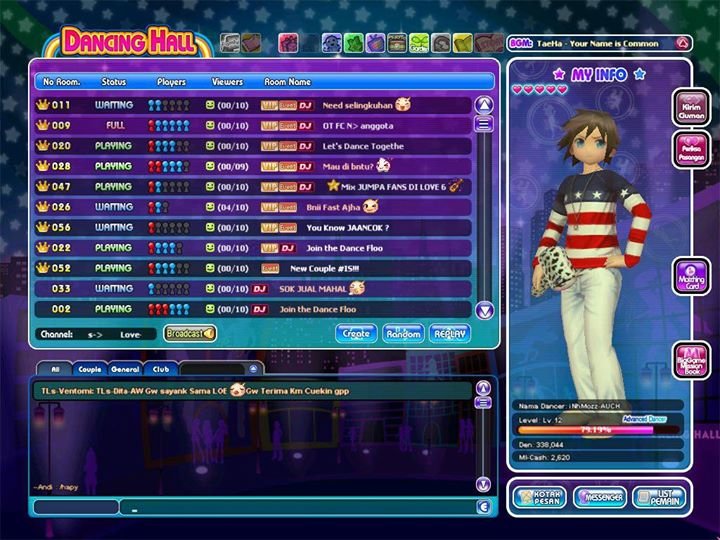
Task: Create a new dance room
Action: point(357,334)
